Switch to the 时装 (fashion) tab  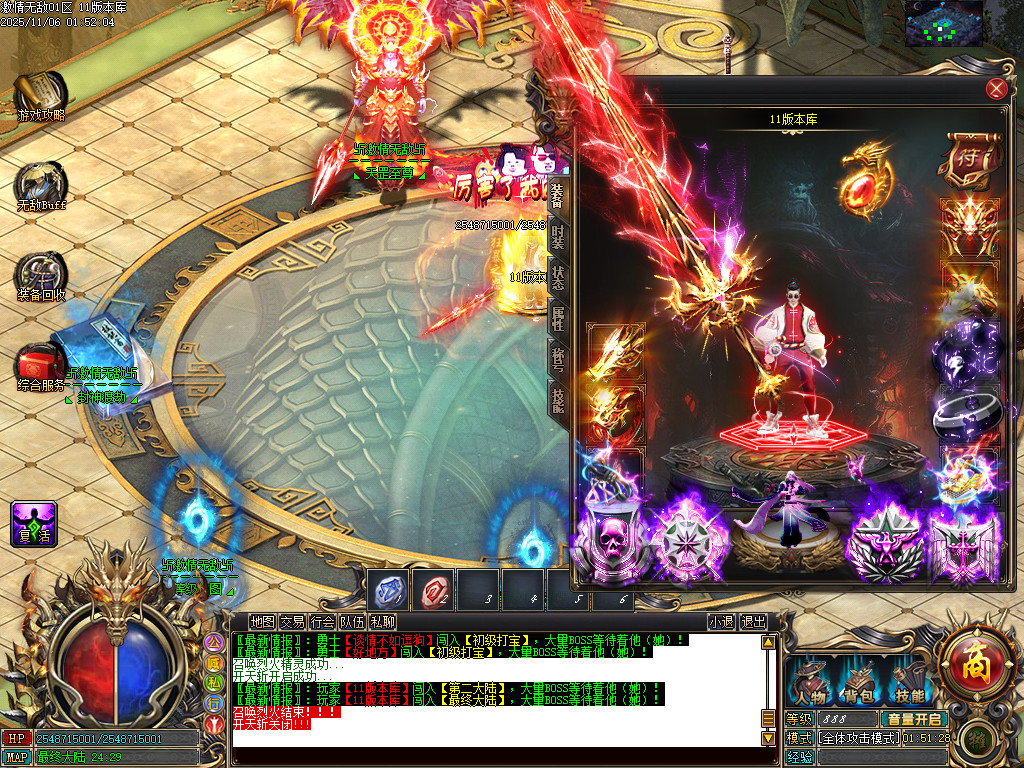557,236
